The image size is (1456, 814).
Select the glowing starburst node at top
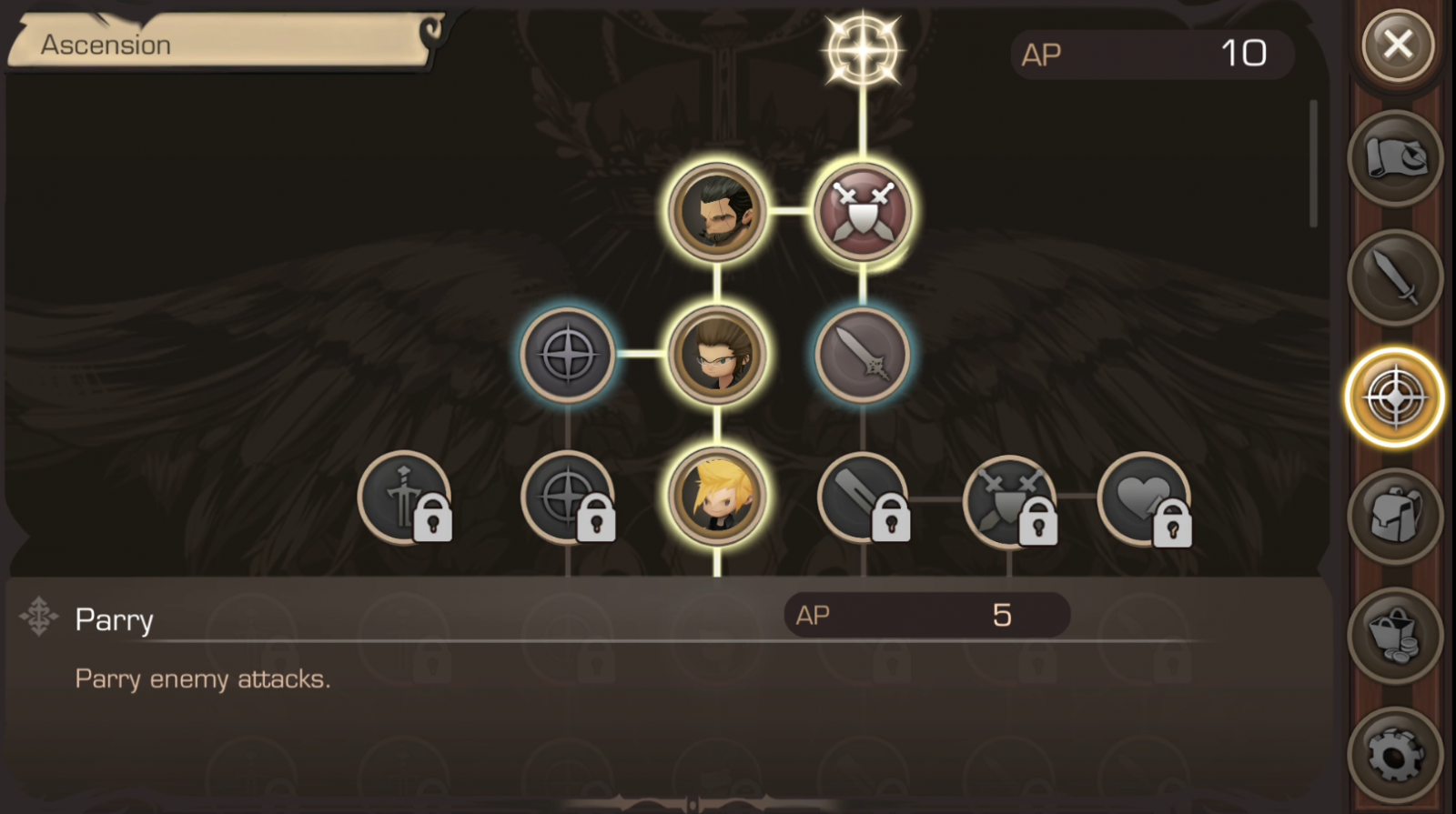pos(863,50)
